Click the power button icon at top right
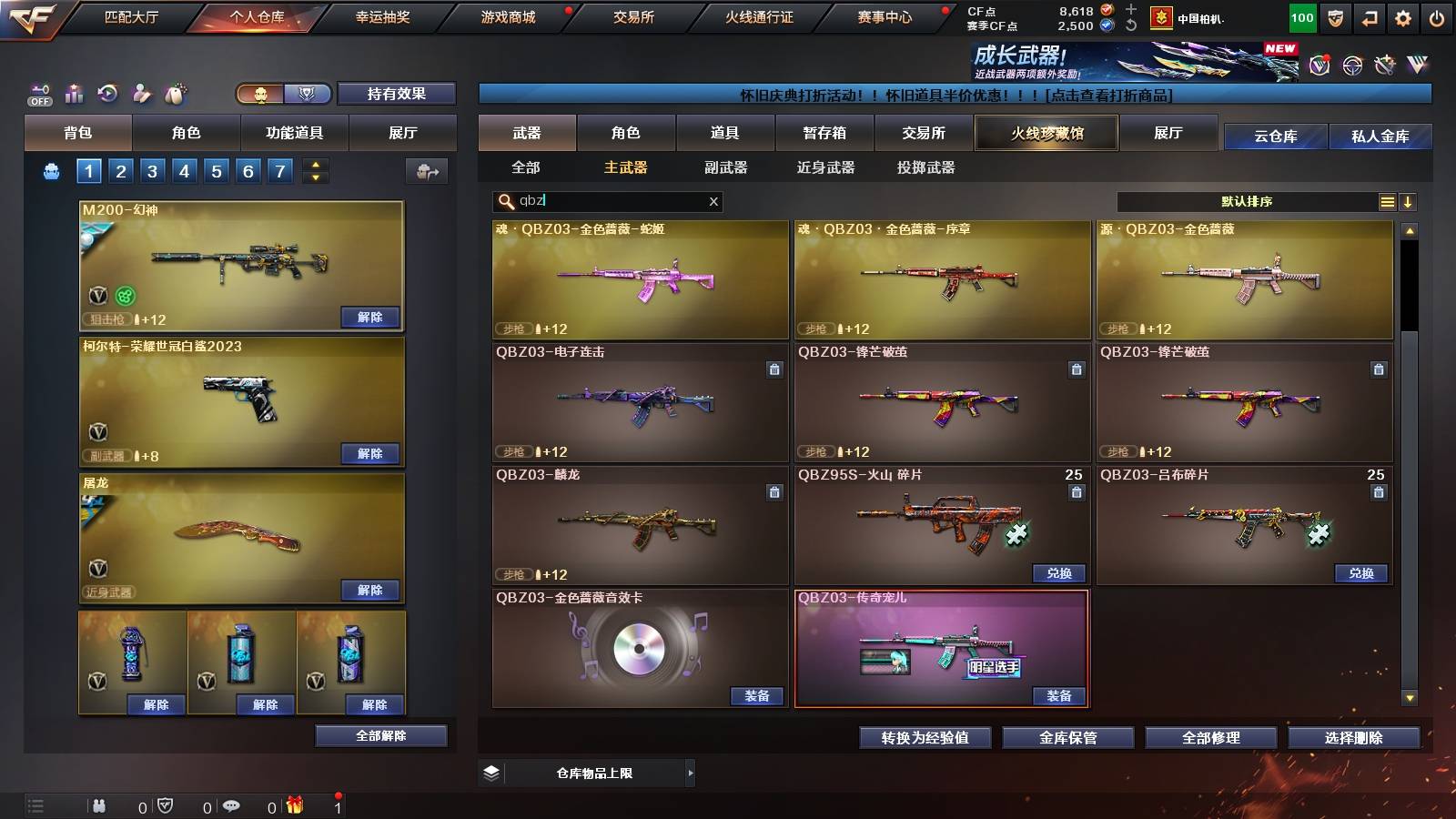Screen dimensions: 1456x819 [x=1435, y=17]
